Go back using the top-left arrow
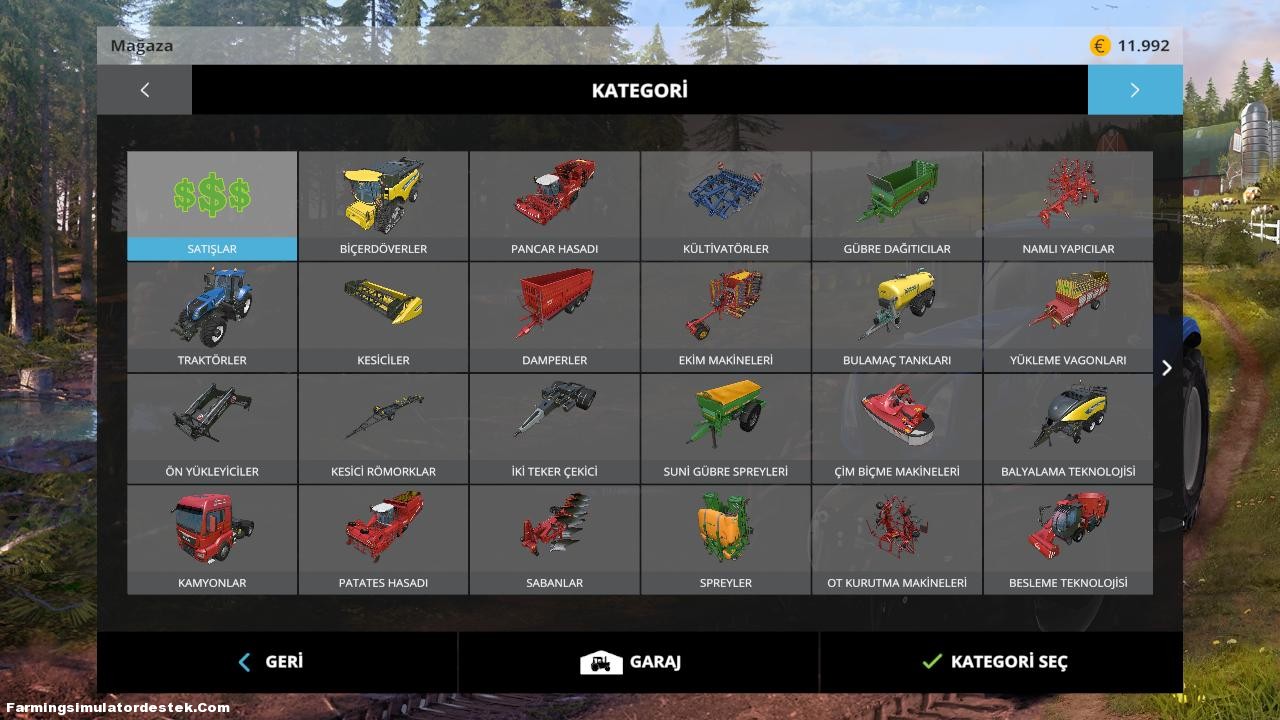The image size is (1280, 720). click(x=144, y=89)
